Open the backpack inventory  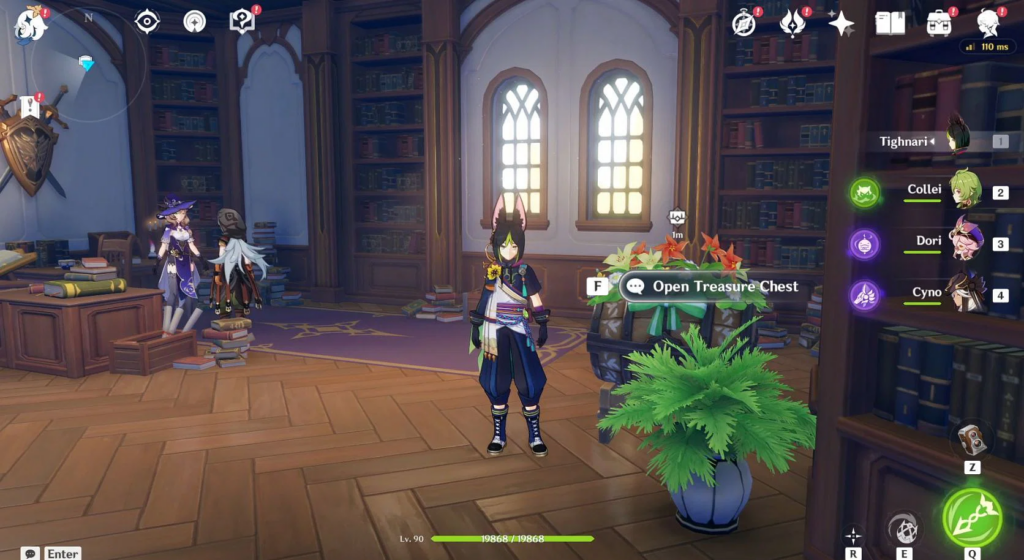pos(938,23)
